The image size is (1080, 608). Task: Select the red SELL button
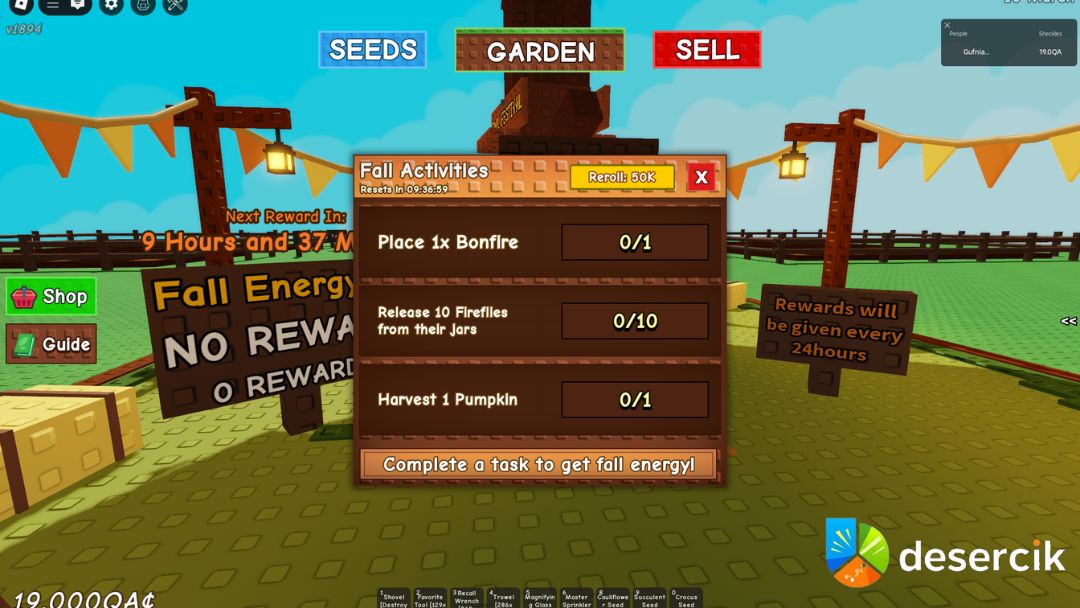pyautogui.click(x=707, y=50)
